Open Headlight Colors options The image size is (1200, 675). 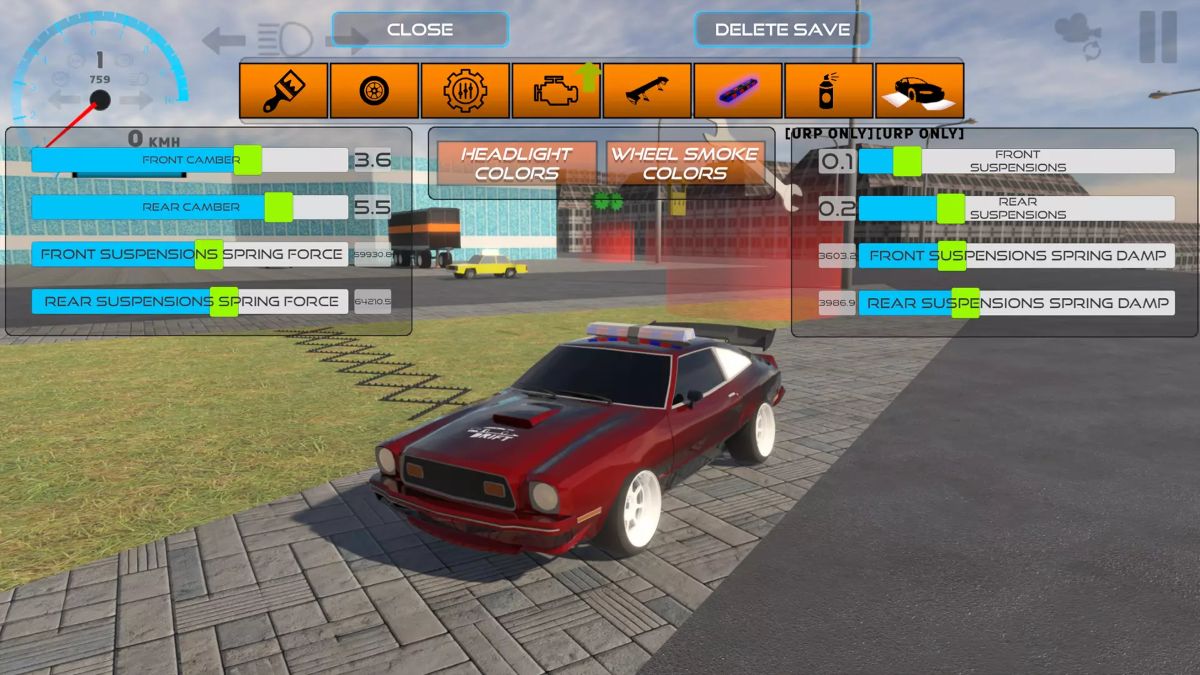coord(516,163)
